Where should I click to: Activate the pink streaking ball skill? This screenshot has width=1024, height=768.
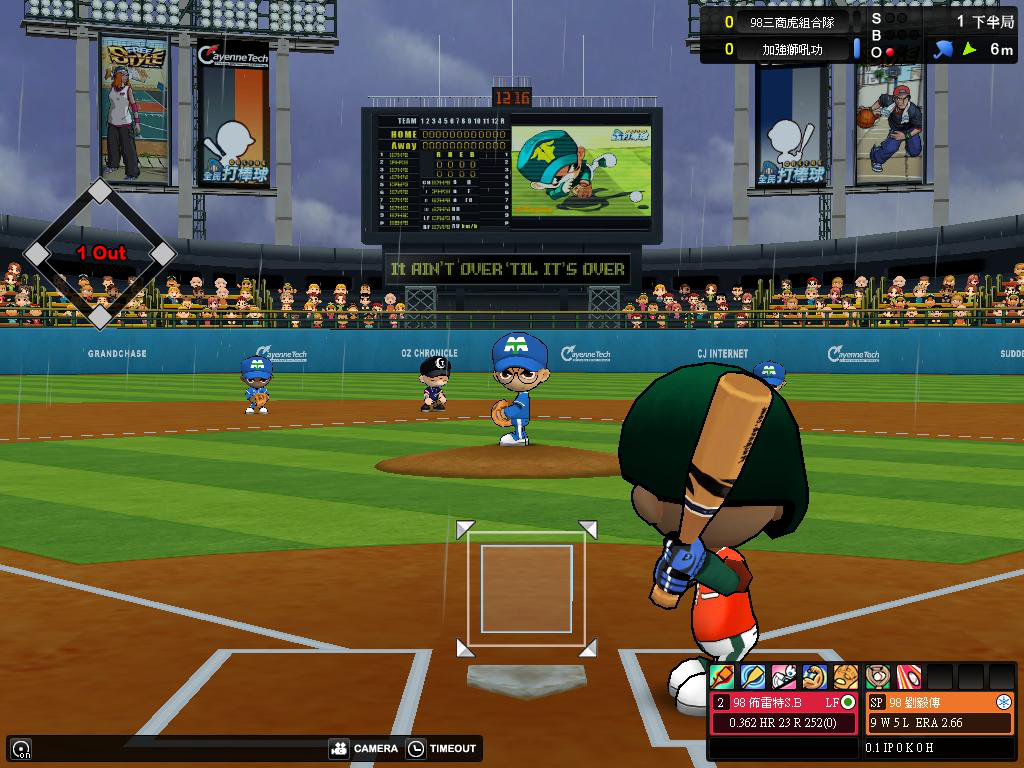pyautogui.click(x=909, y=677)
